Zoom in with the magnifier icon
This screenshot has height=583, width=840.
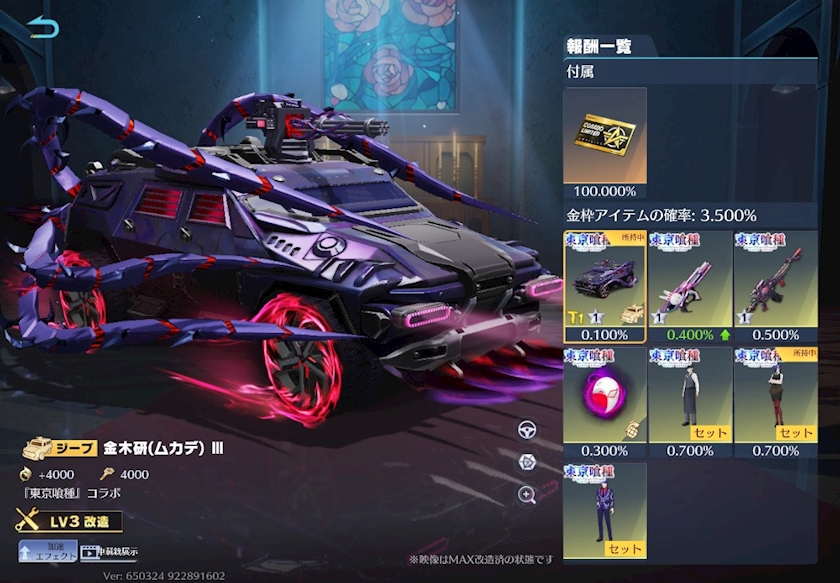527,494
